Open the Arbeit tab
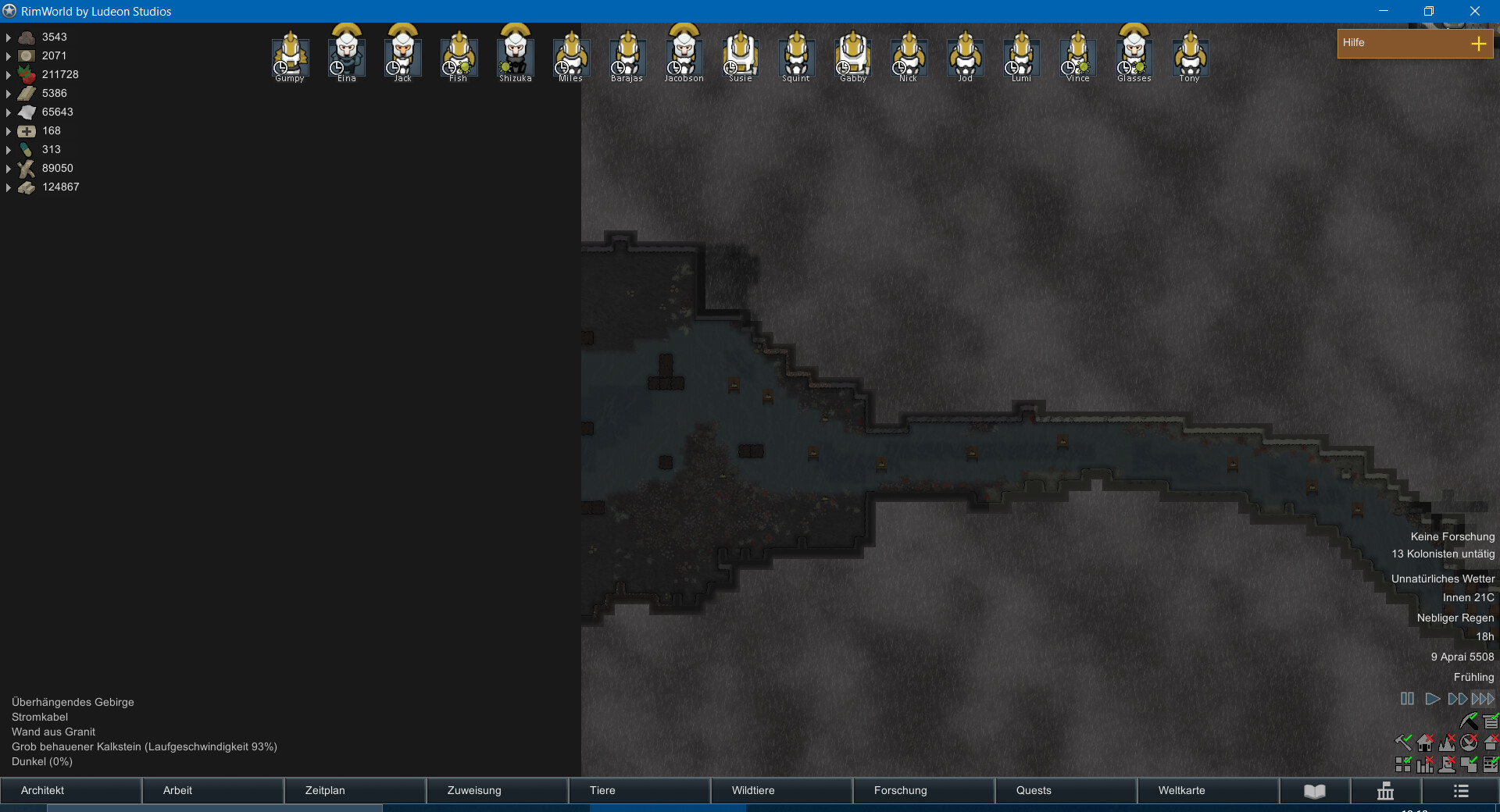Image resolution: width=1500 pixels, height=812 pixels. tap(212, 790)
